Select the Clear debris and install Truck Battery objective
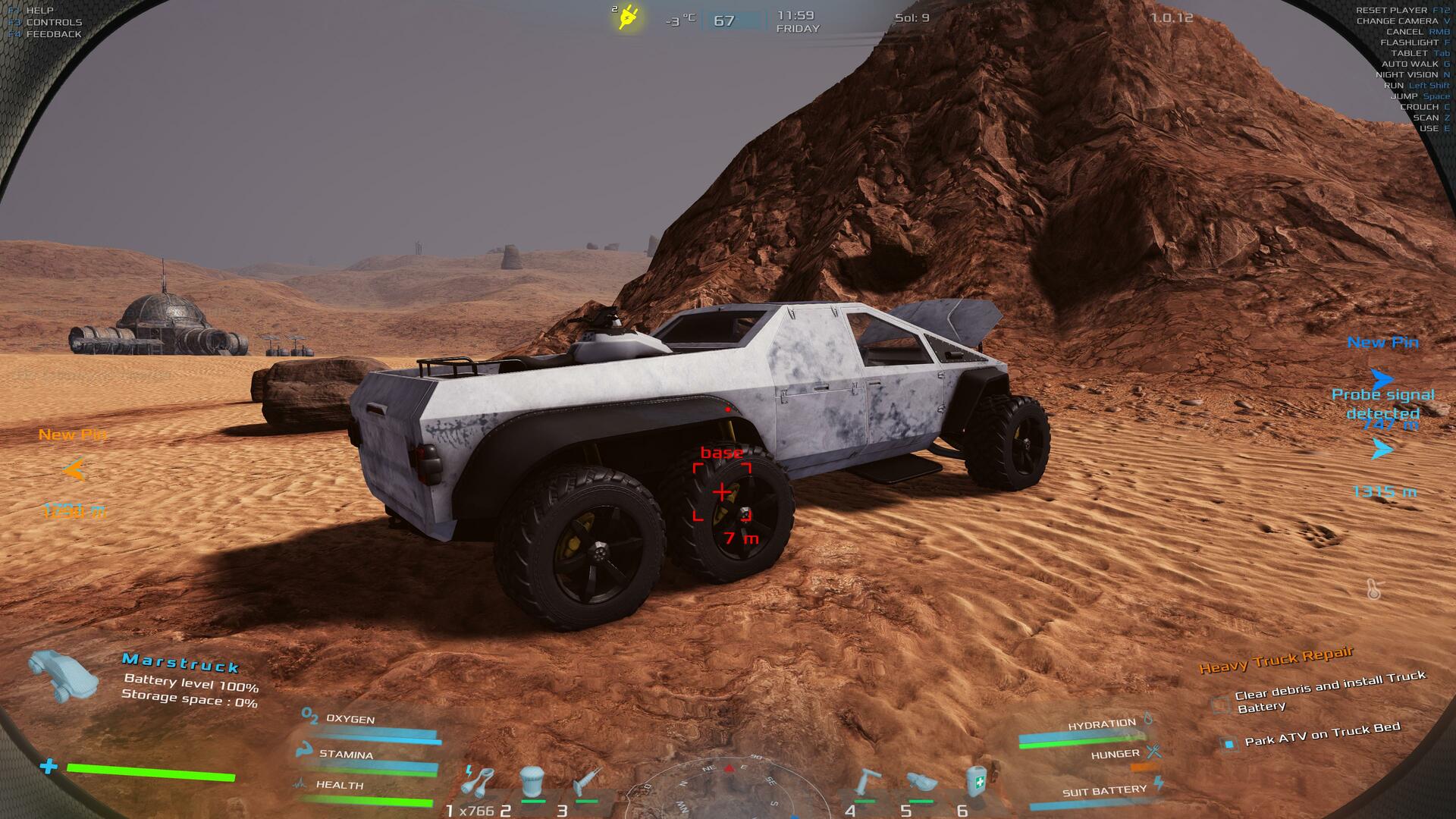Image resolution: width=1456 pixels, height=819 pixels. tap(1329, 691)
